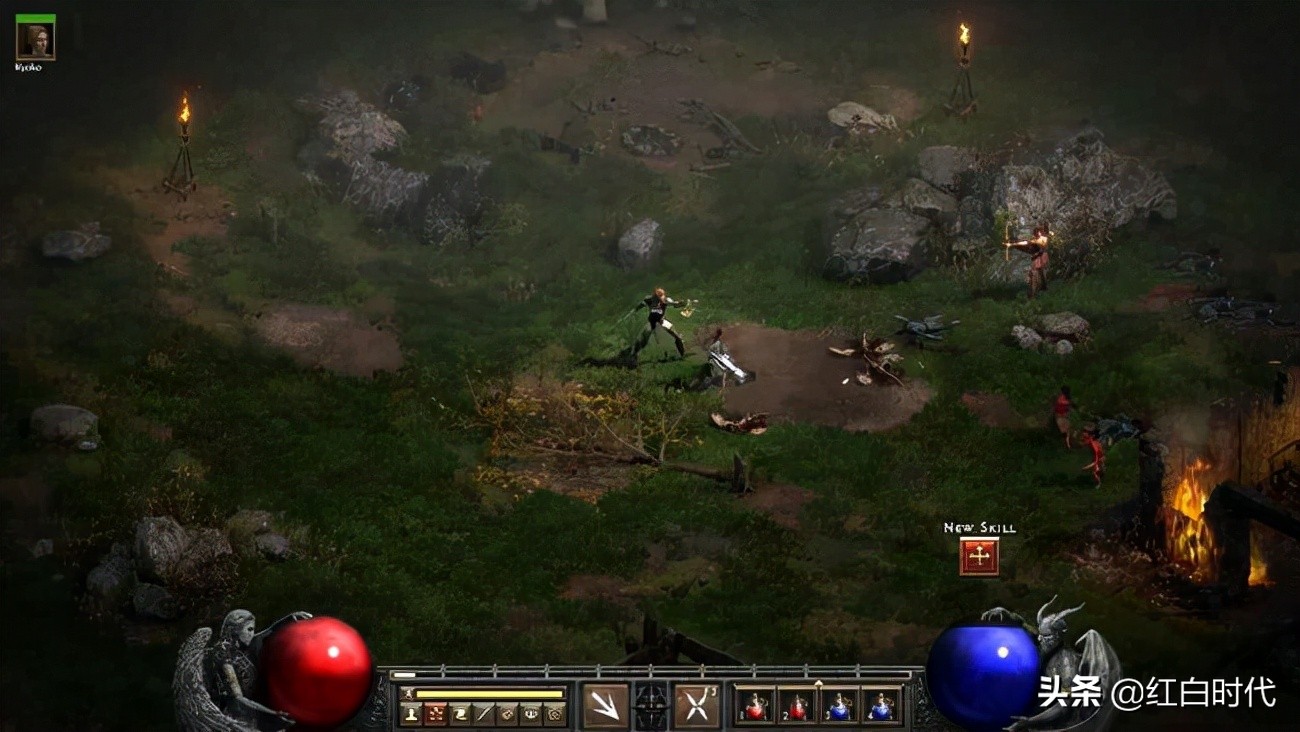
Task: Expand the potion belt with the arrow
Action: 818,683
